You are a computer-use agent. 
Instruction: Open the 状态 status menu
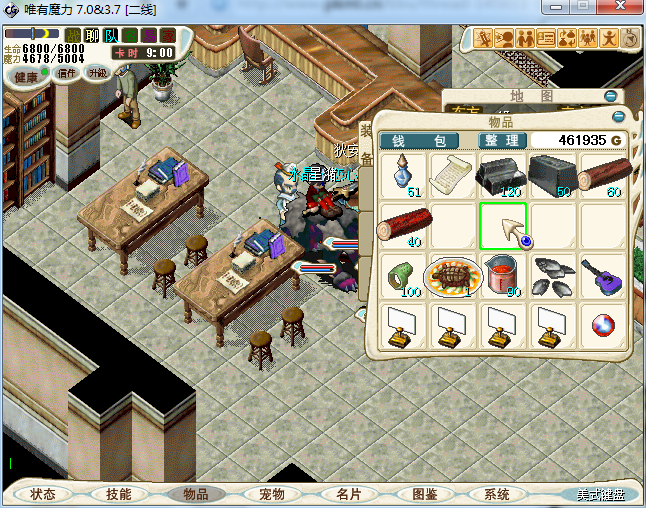43,494
